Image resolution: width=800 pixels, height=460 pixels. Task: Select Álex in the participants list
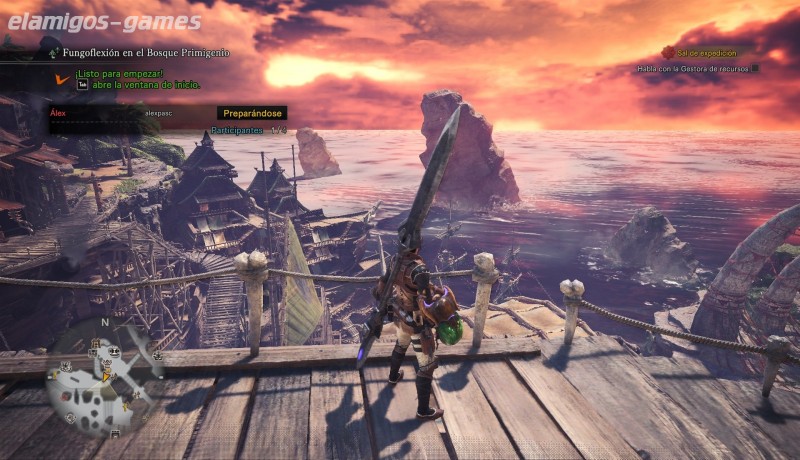(x=58, y=114)
